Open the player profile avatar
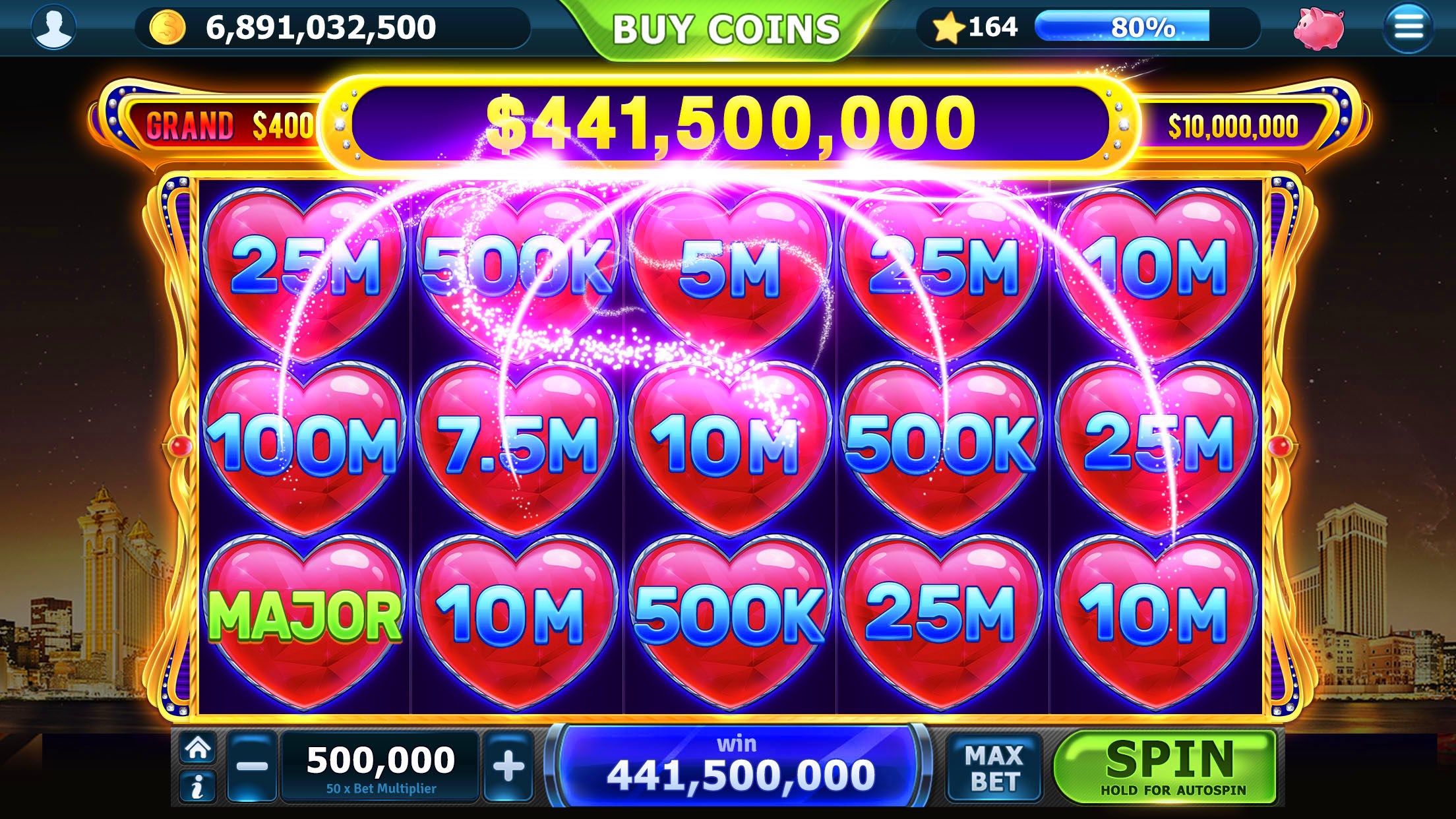The image size is (1456, 819). coord(55,28)
